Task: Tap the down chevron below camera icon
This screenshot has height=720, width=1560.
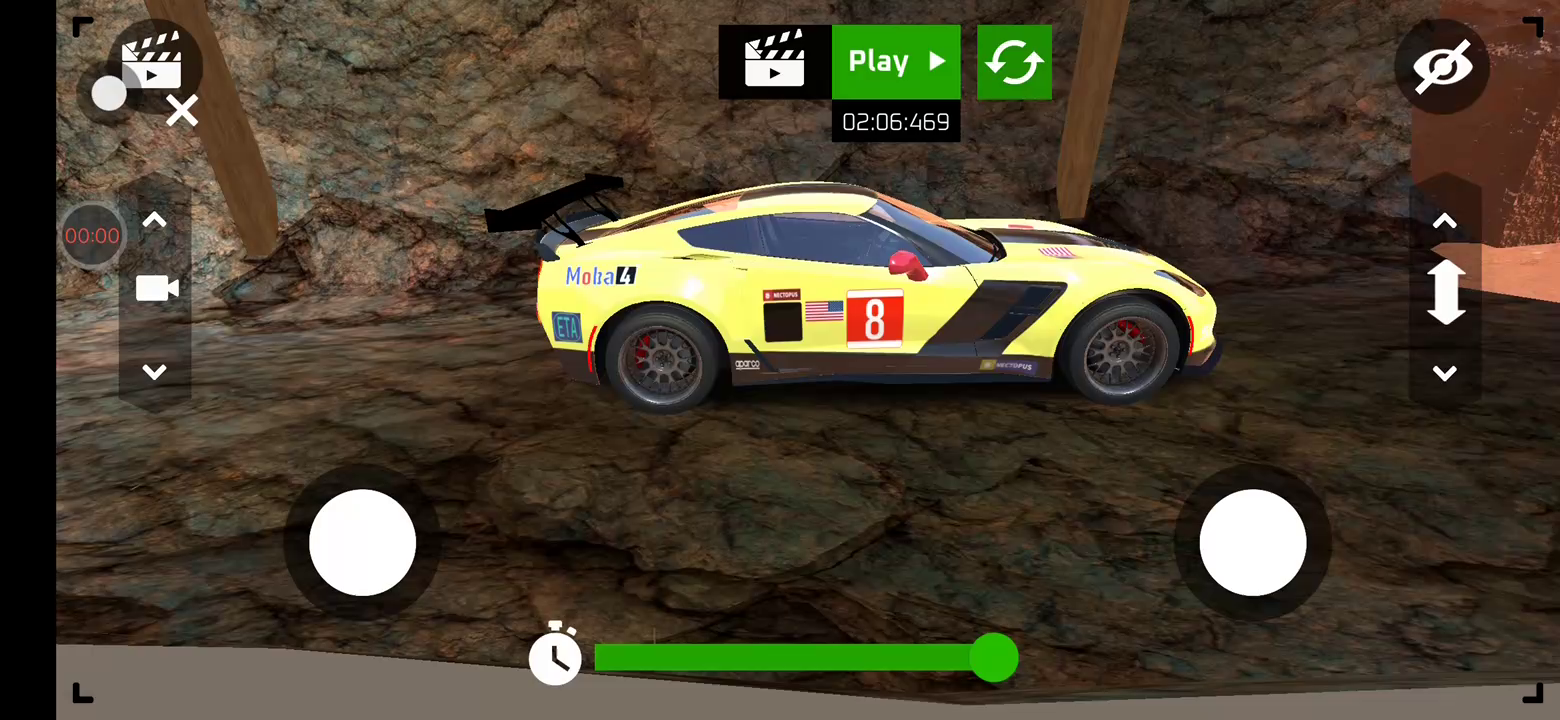Action: pos(155,372)
